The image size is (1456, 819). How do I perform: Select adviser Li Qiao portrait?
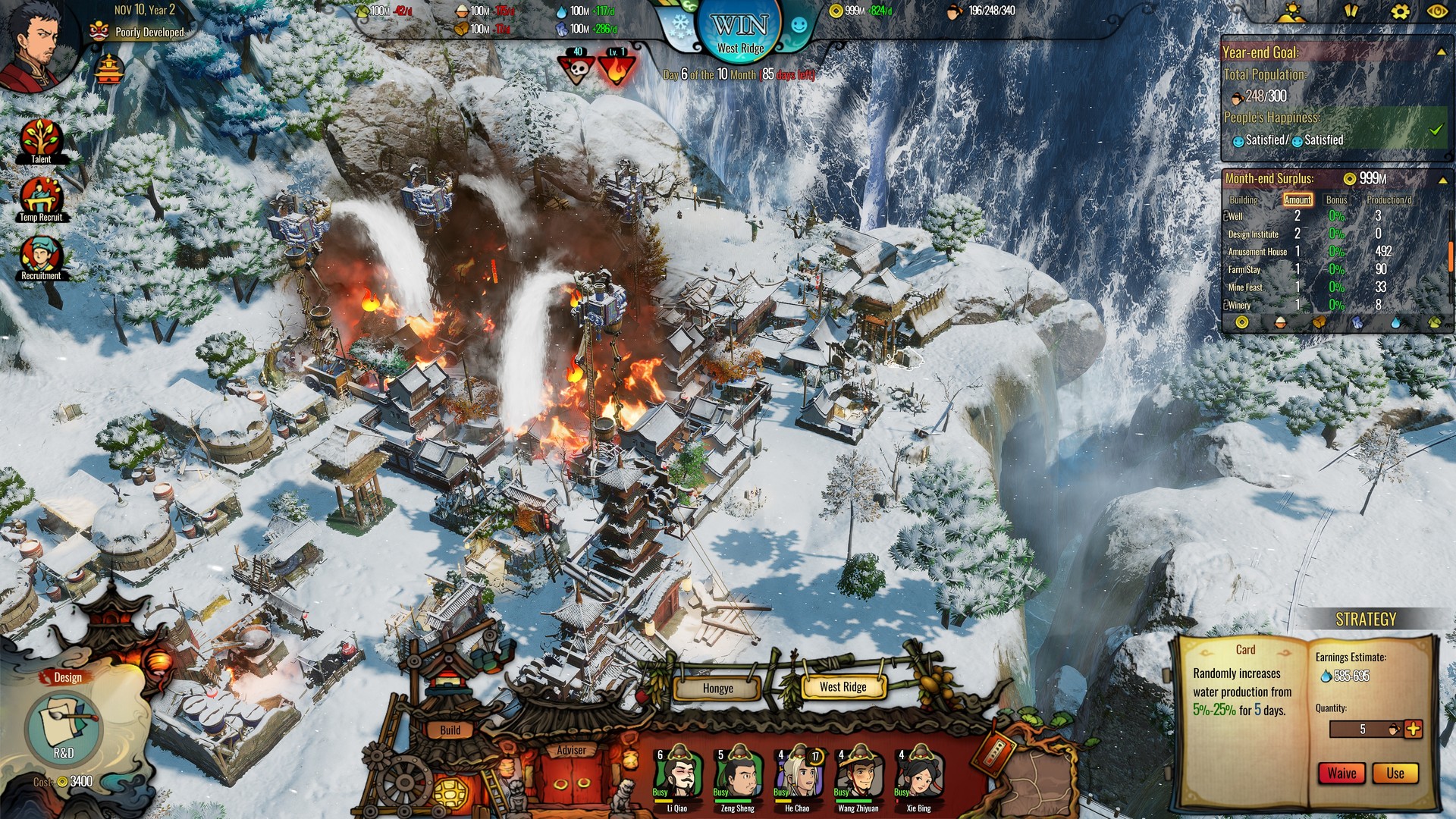(x=677, y=775)
